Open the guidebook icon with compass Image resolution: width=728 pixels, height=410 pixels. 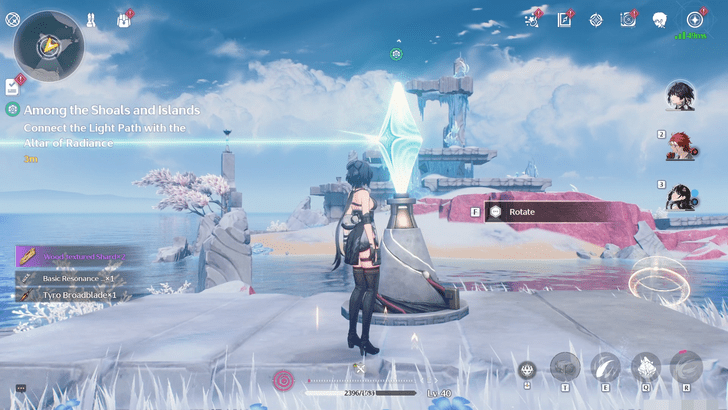pyautogui.click(x=564, y=19)
